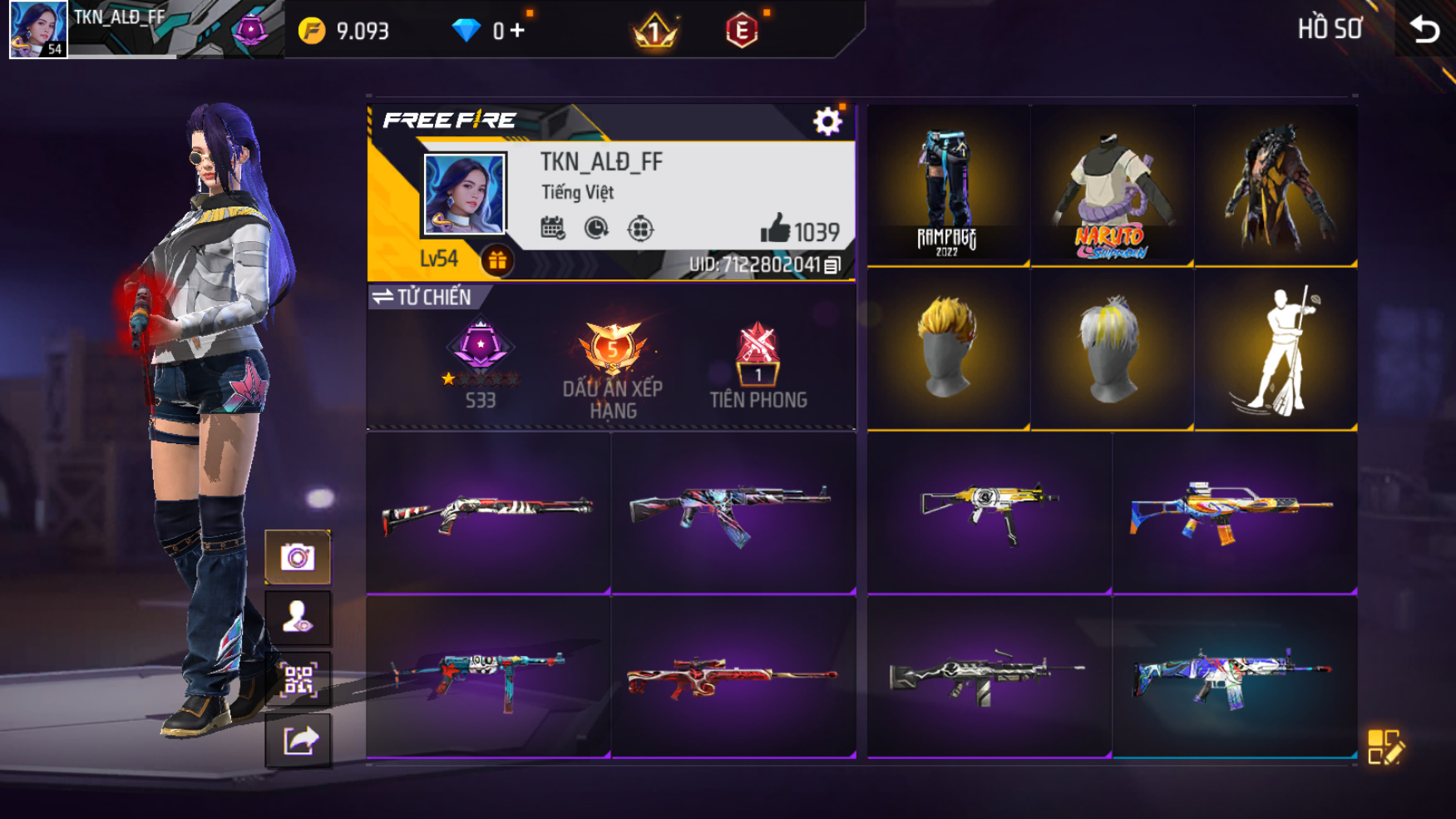The height and width of the screenshot is (819, 1456).
Task: Open the character view button
Action: click(298, 618)
